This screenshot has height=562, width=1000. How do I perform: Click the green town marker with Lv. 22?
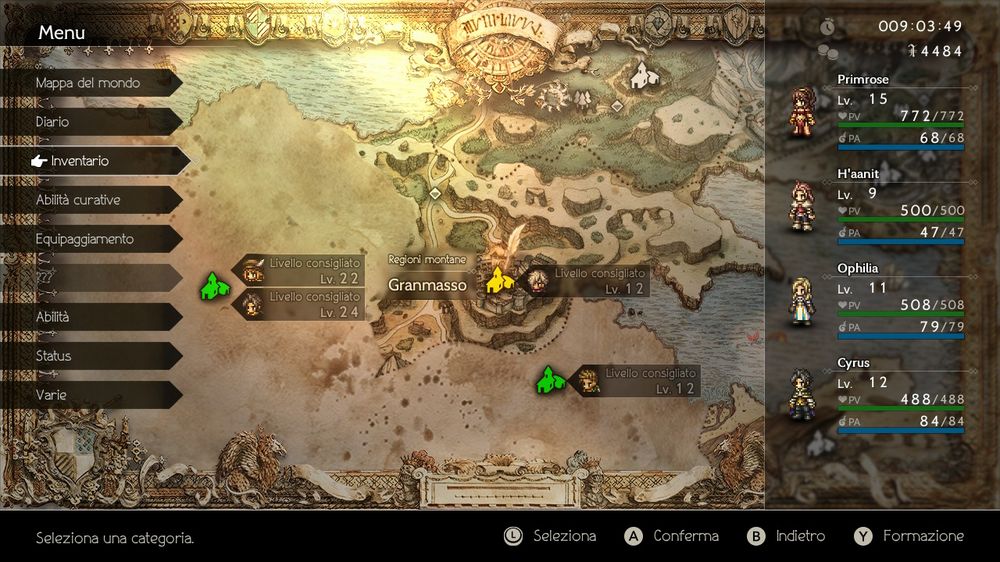tap(211, 286)
